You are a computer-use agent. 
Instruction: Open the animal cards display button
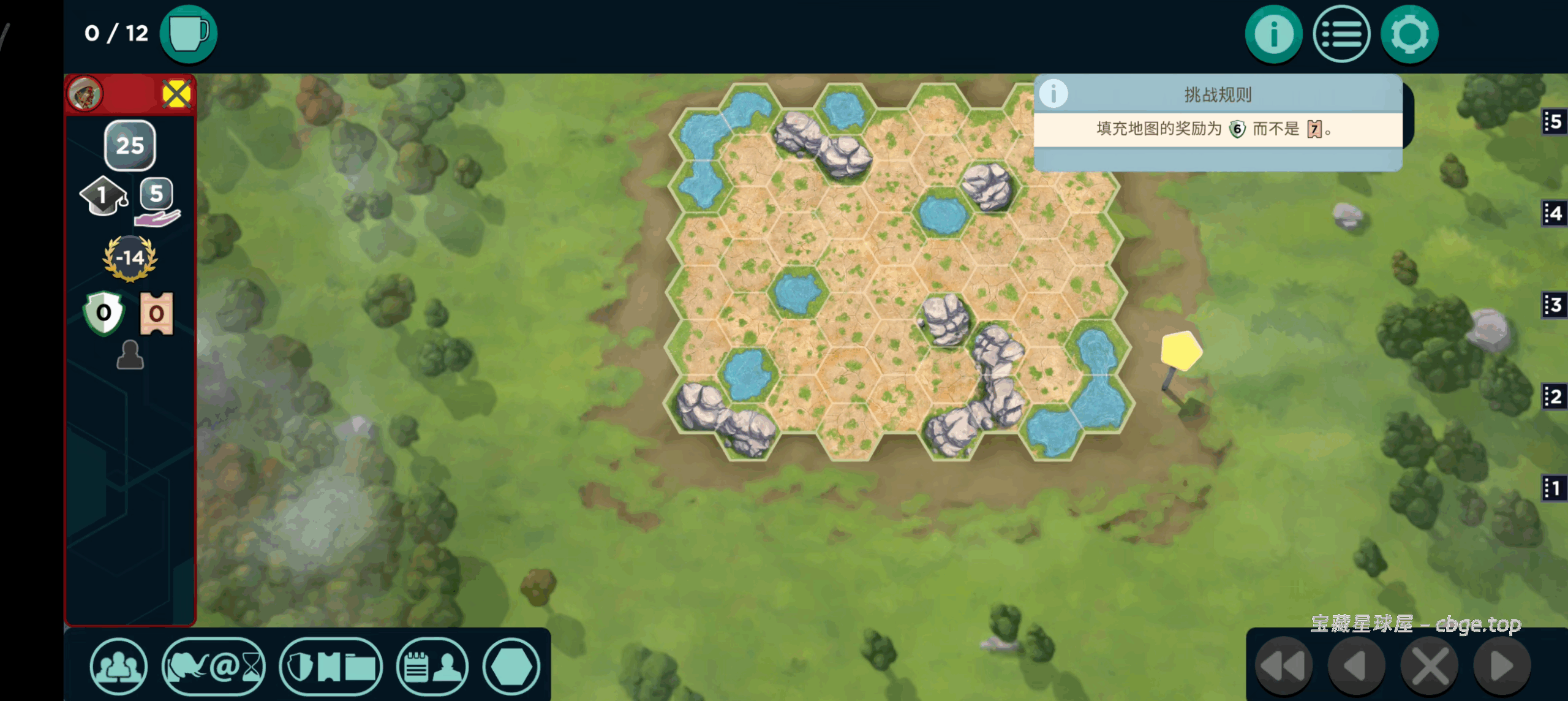click(214, 667)
